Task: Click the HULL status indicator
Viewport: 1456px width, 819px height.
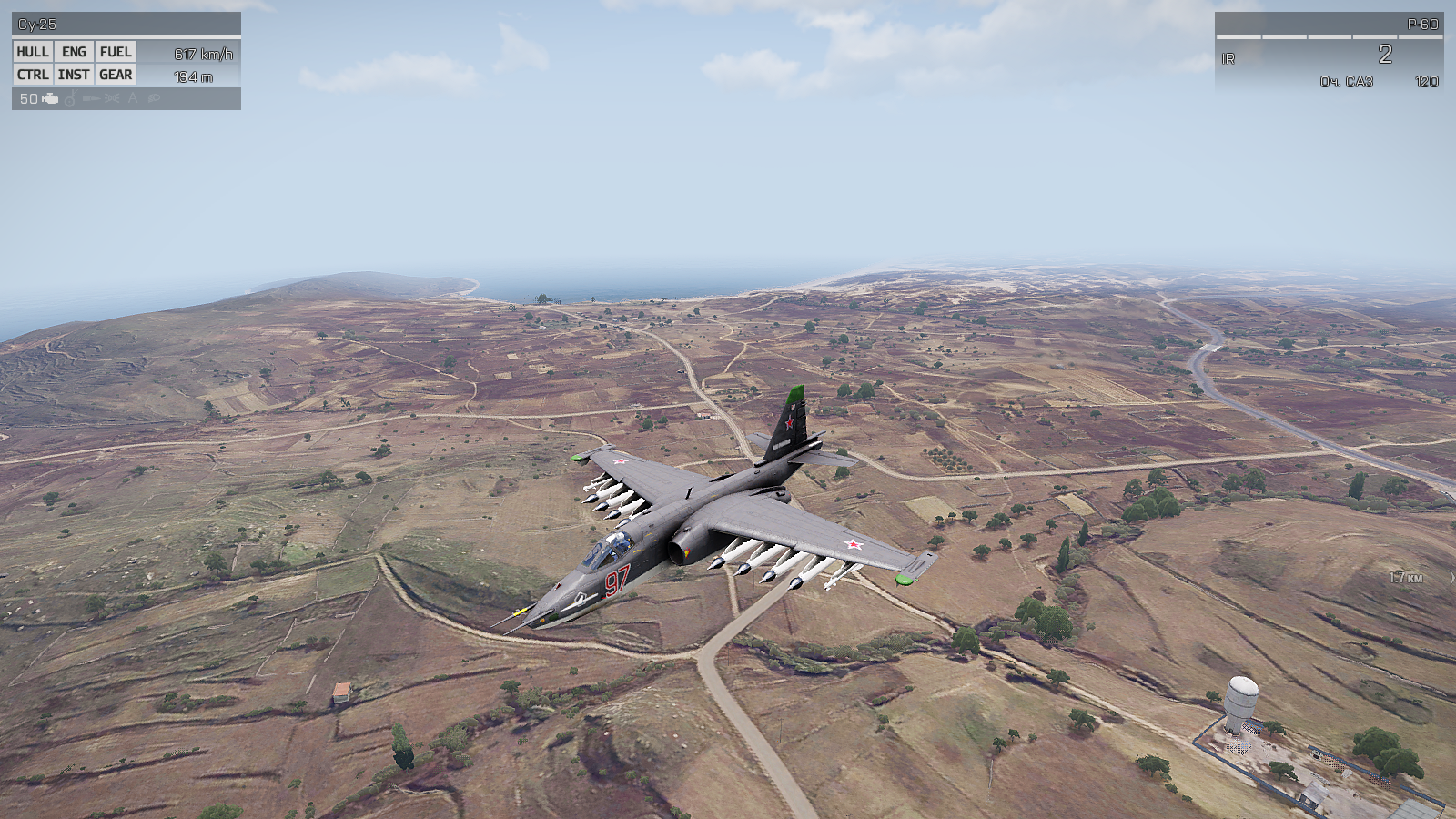Action: (x=33, y=52)
